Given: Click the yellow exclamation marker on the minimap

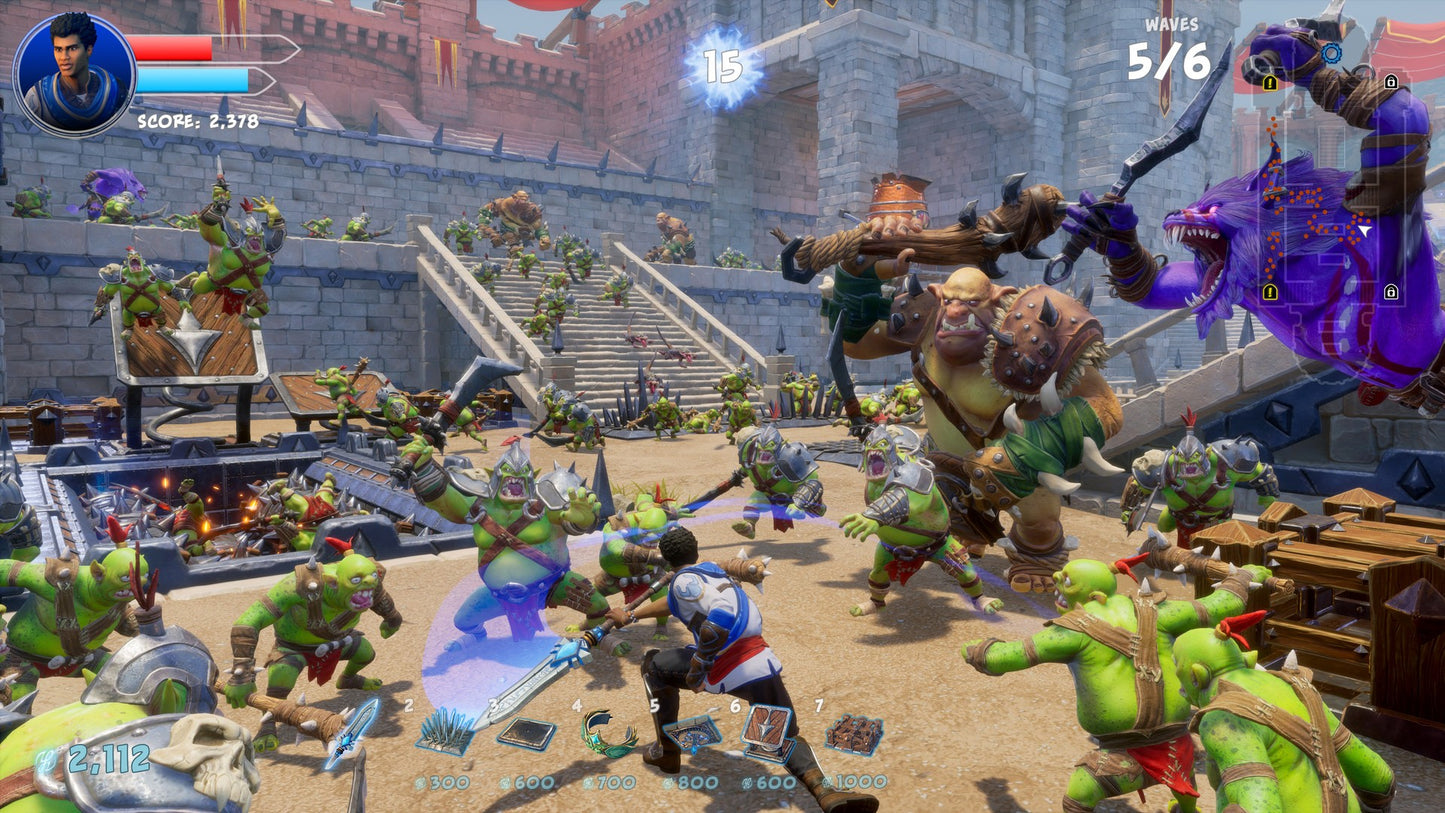Looking at the screenshot, I should (1269, 83).
